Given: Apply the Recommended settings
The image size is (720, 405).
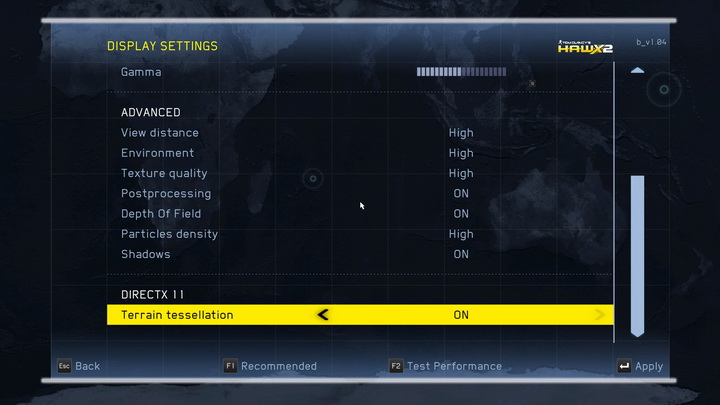Looking at the screenshot, I should (270, 366).
